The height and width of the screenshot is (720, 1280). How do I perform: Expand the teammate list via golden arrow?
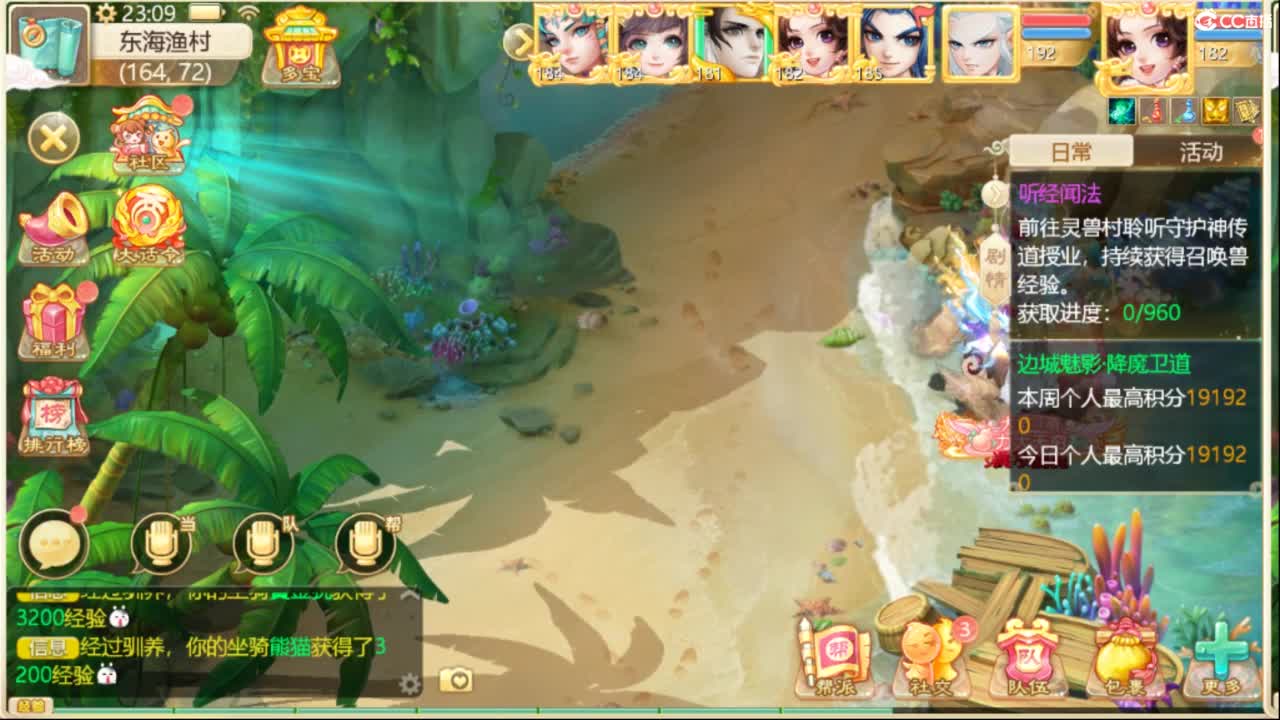pos(523,44)
